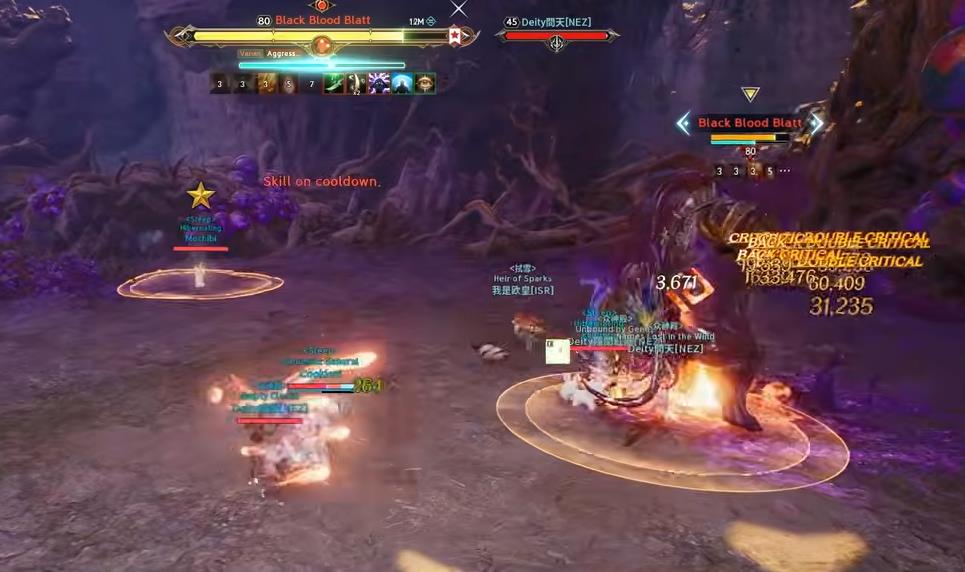The height and width of the screenshot is (572, 965).
Task: Click the floating Black Blood Blatt nameplate
Action: point(749,123)
